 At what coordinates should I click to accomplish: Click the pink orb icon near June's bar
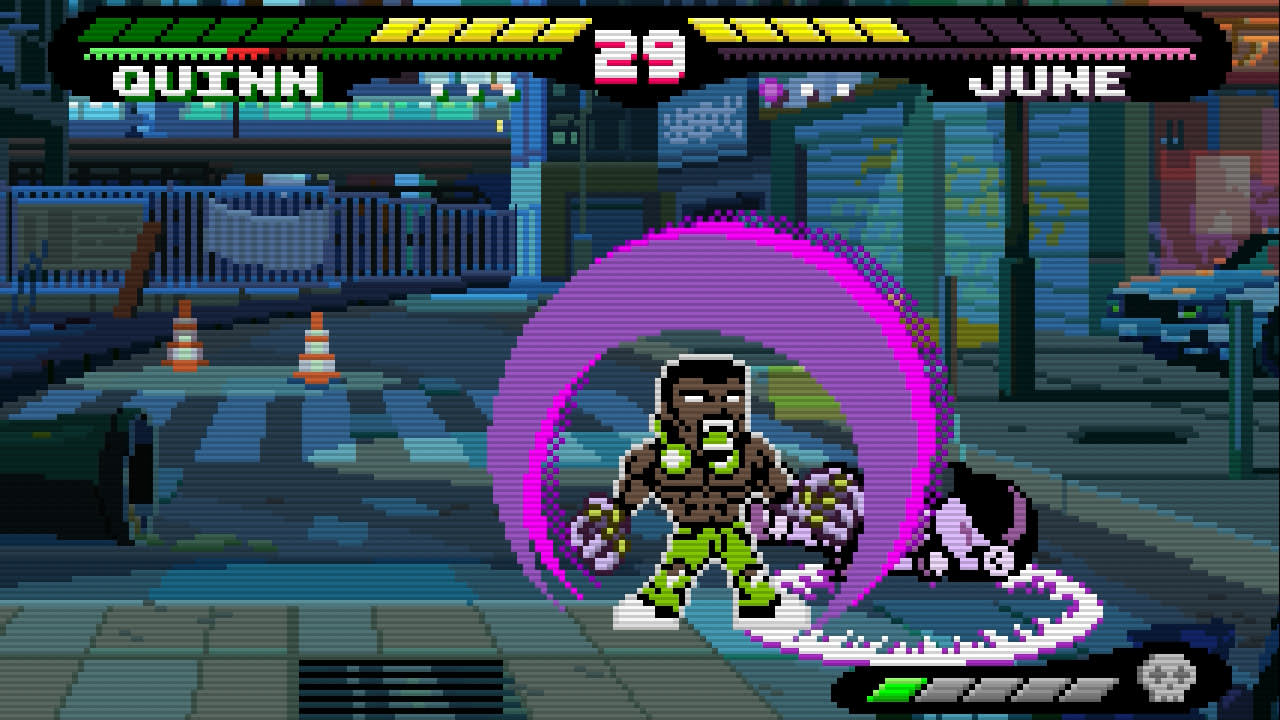click(768, 90)
